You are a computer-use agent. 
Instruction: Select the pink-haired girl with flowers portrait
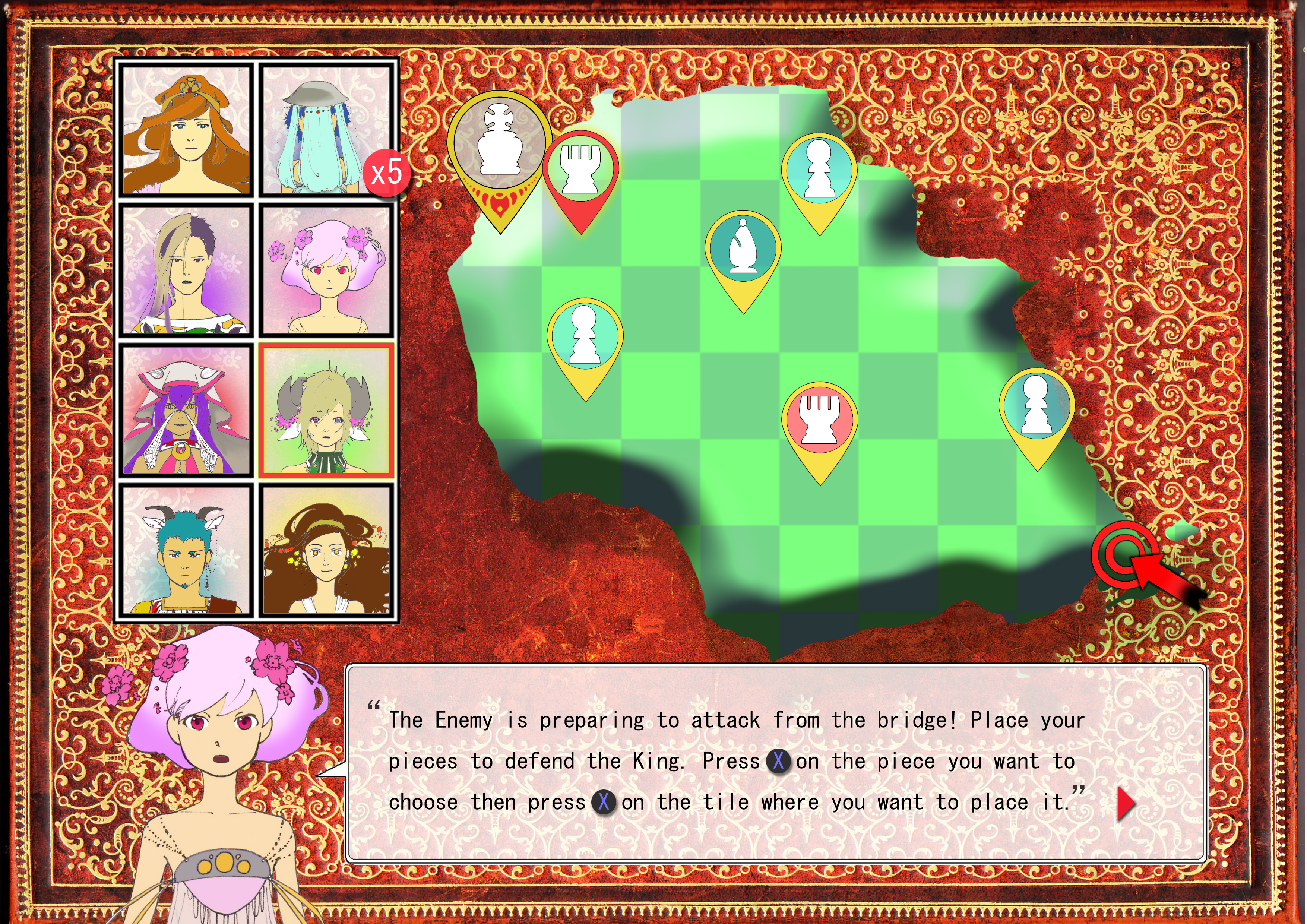click(326, 270)
